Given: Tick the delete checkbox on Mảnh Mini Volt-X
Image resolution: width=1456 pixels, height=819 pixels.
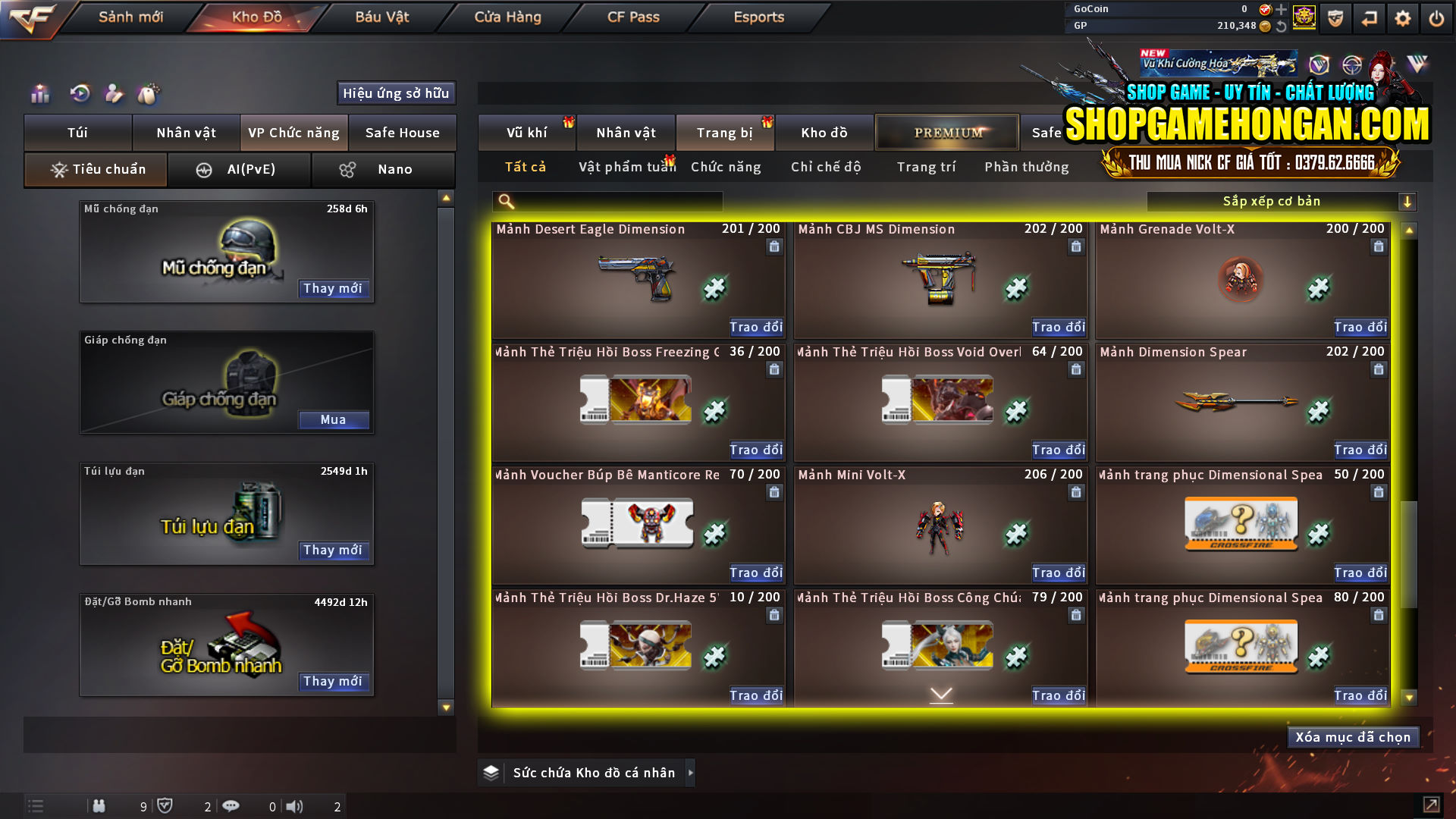Looking at the screenshot, I should (1076, 491).
